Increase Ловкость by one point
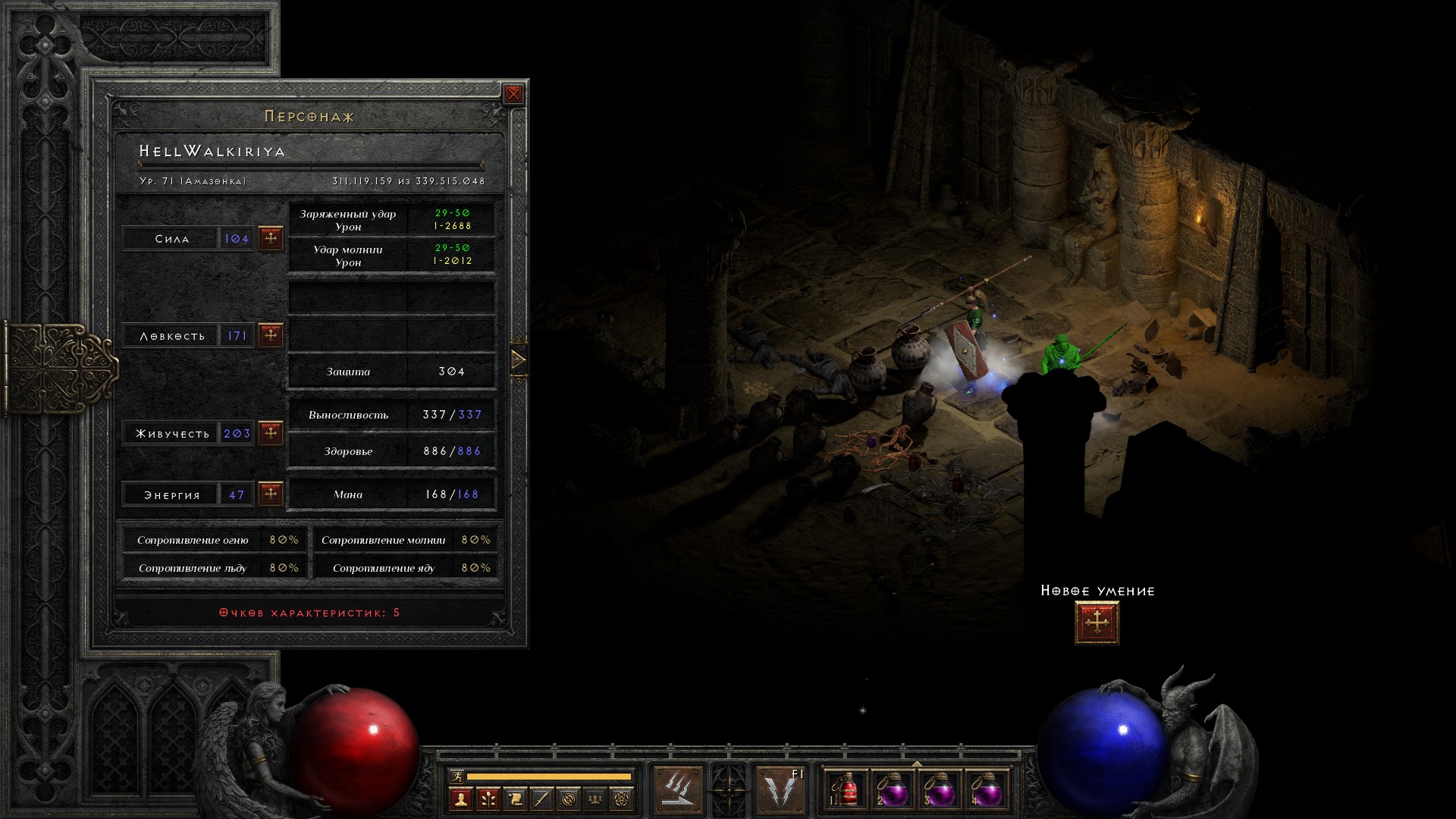Viewport: 1456px width, 819px height. [x=271, y=334]
